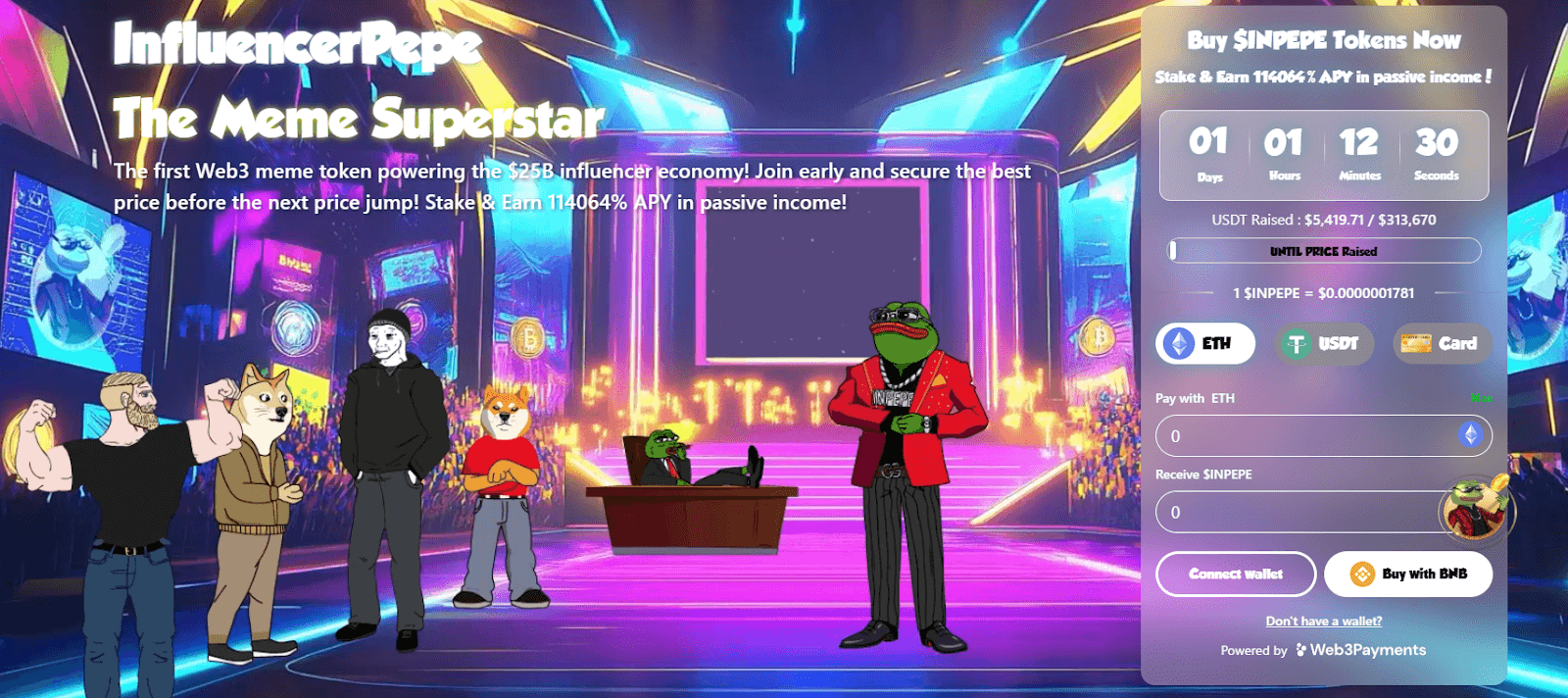Image resolution: width=1568 pixels, height=698 pixels.
Task: Open the Web3Payments powered-by link
Action: pyautogui.click(x=1361, y=650)
